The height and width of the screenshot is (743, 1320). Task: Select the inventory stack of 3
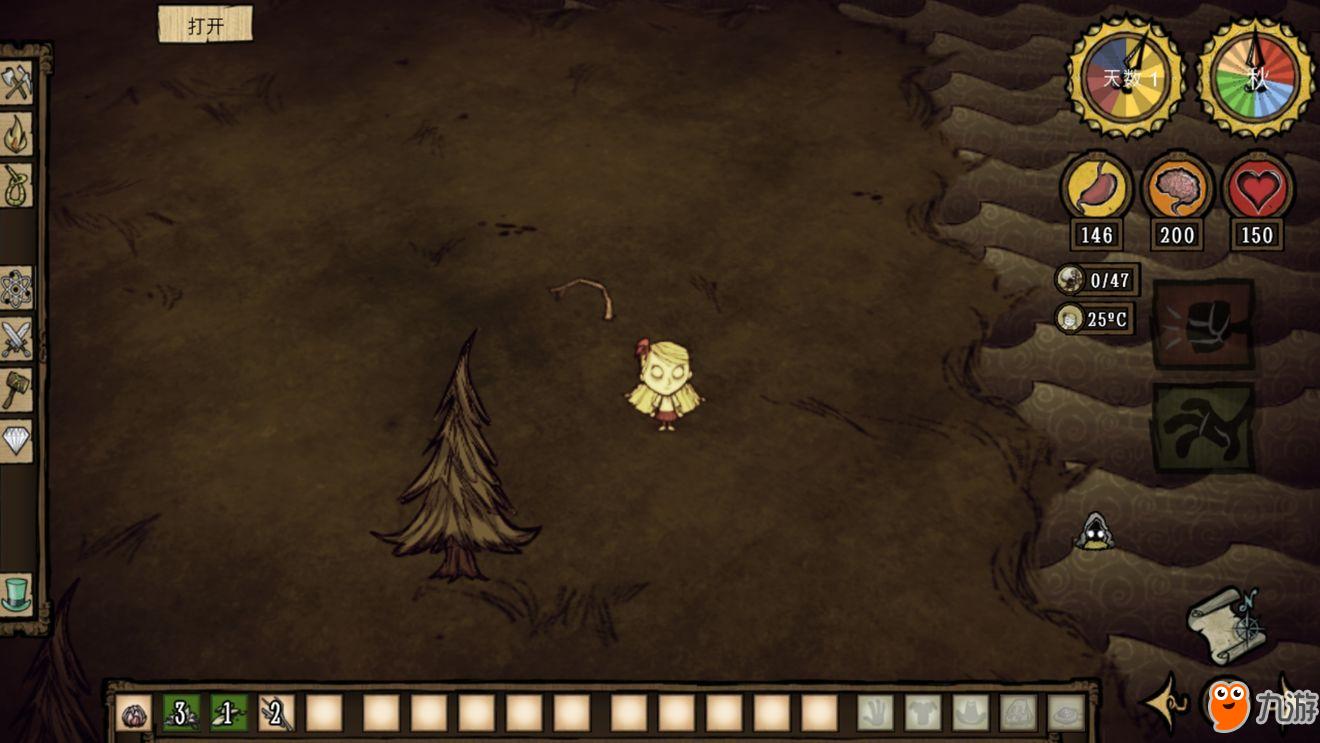point(181,713)
